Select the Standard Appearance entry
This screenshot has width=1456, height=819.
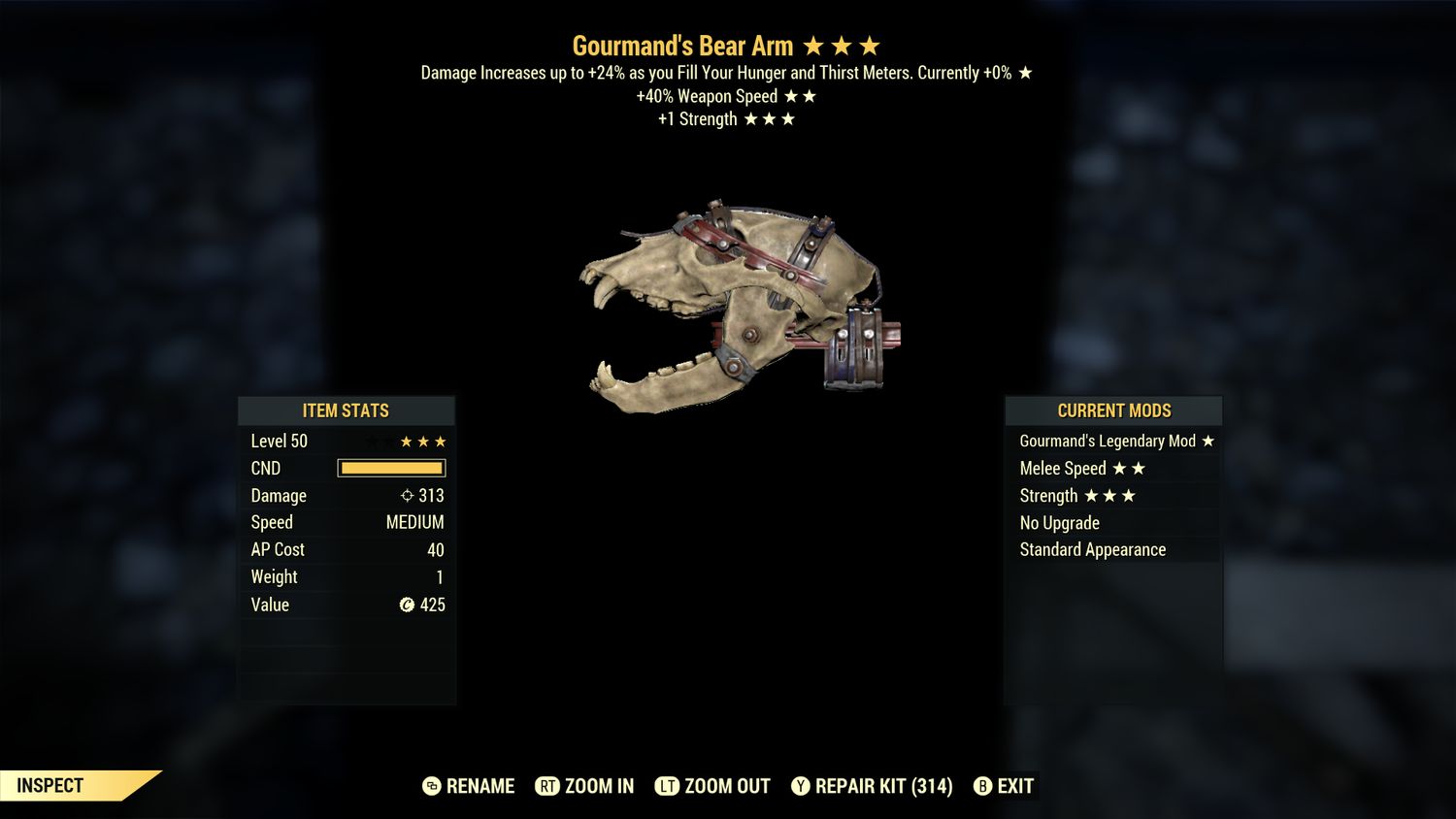tap(1113, 550)
